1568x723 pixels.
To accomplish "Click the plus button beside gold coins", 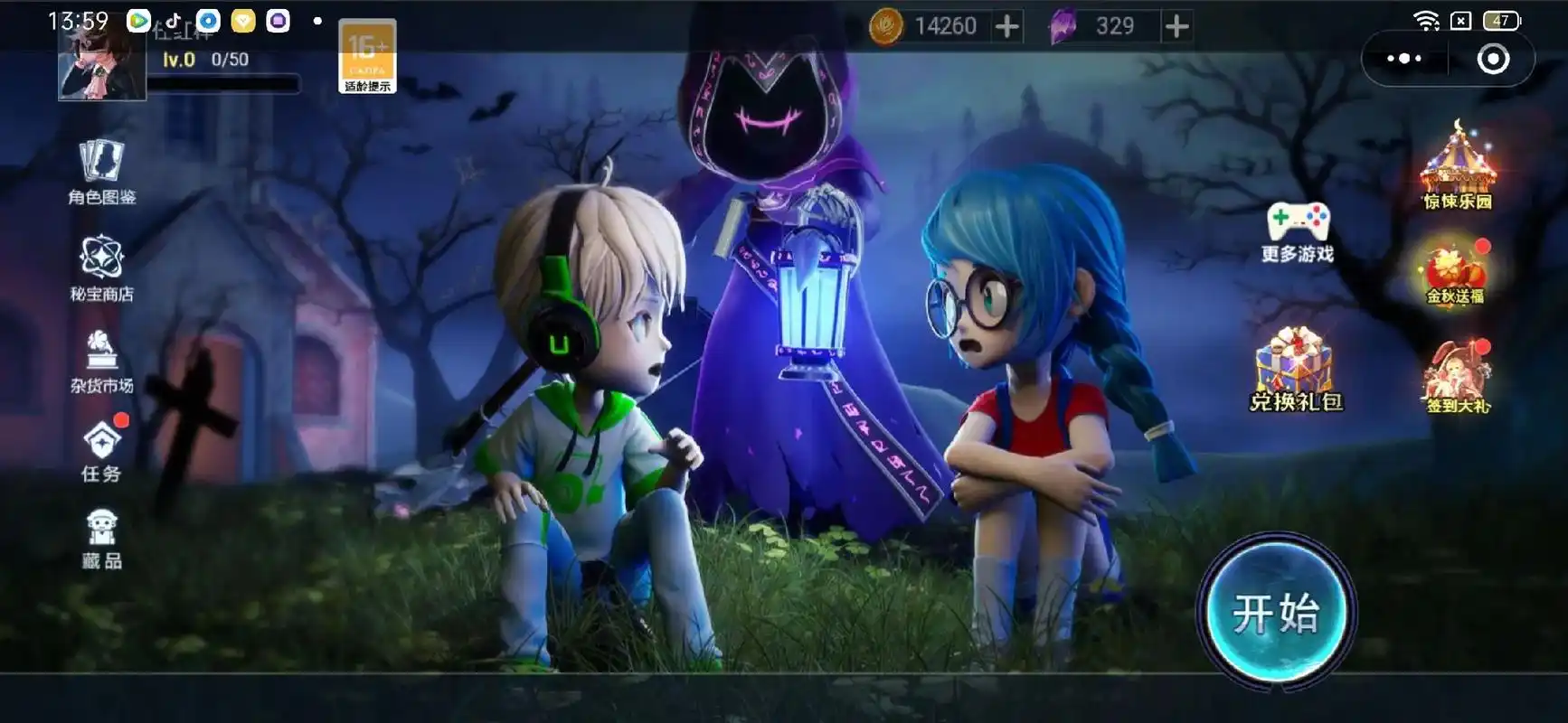I will click(1006, 27).
